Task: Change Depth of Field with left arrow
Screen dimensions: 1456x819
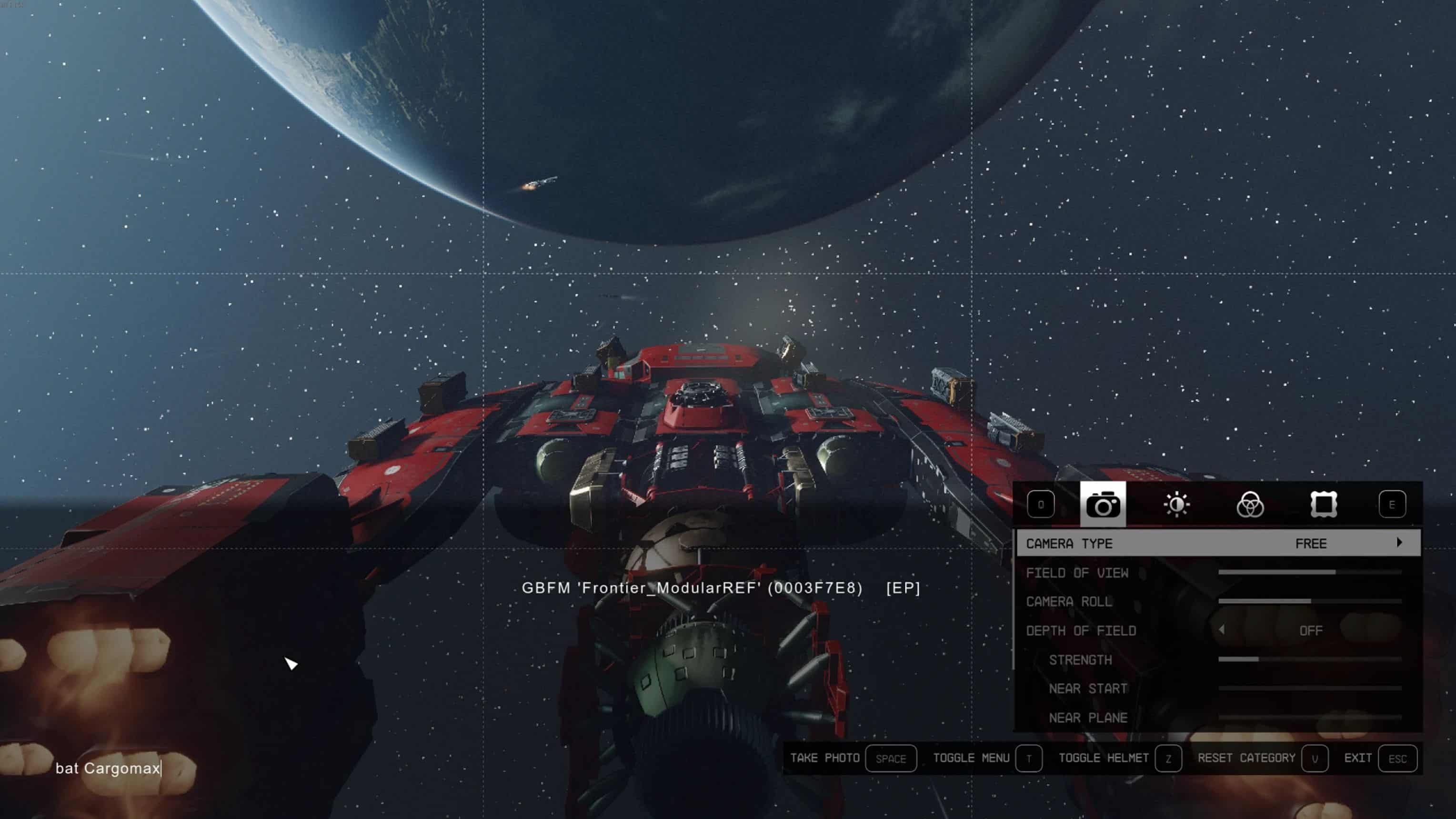Action: click(x=1222, y=630)
